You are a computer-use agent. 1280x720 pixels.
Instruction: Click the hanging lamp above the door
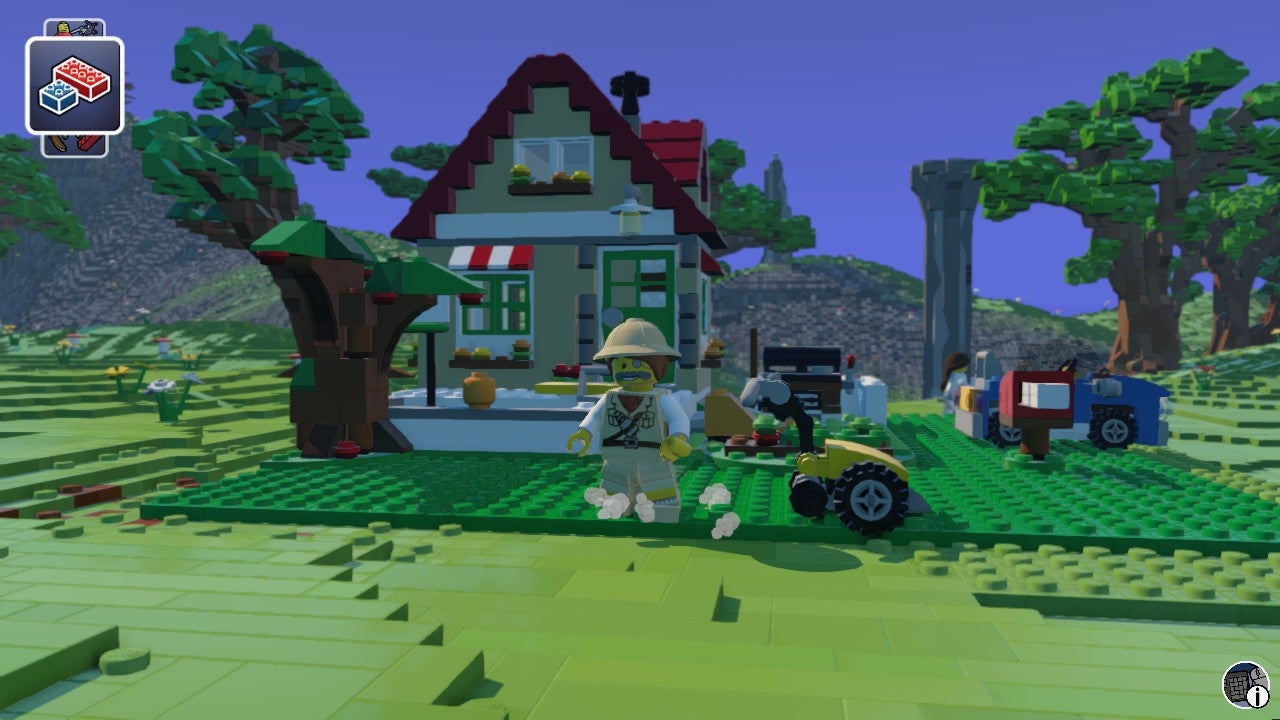pos(626,213)
